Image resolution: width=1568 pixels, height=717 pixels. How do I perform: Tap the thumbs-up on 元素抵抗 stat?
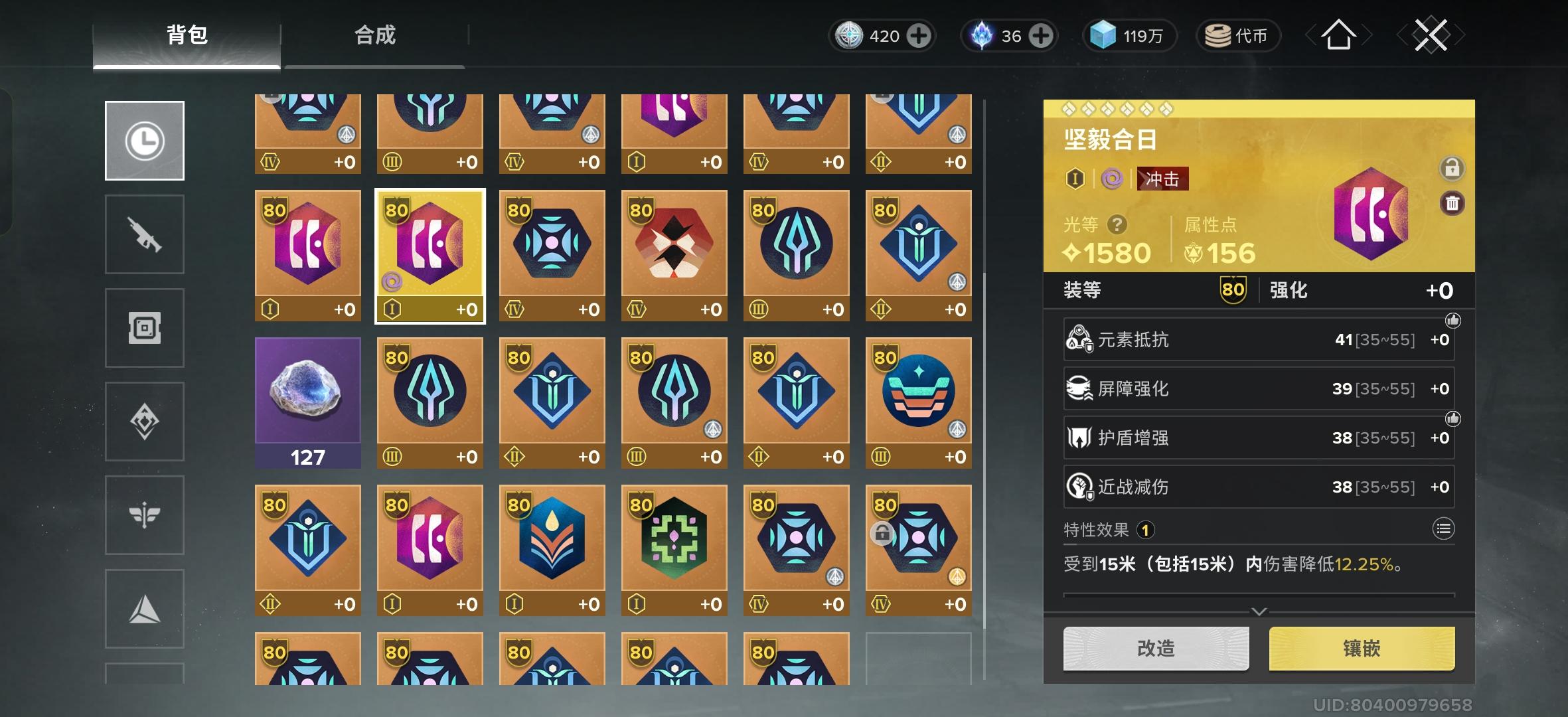(x=1454, y=320)
